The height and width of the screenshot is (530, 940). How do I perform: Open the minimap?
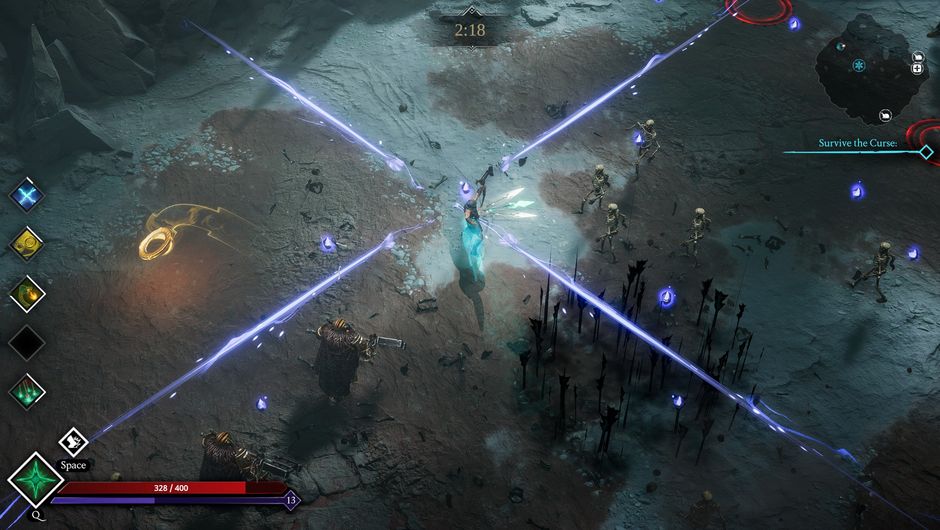pos(870,68)
